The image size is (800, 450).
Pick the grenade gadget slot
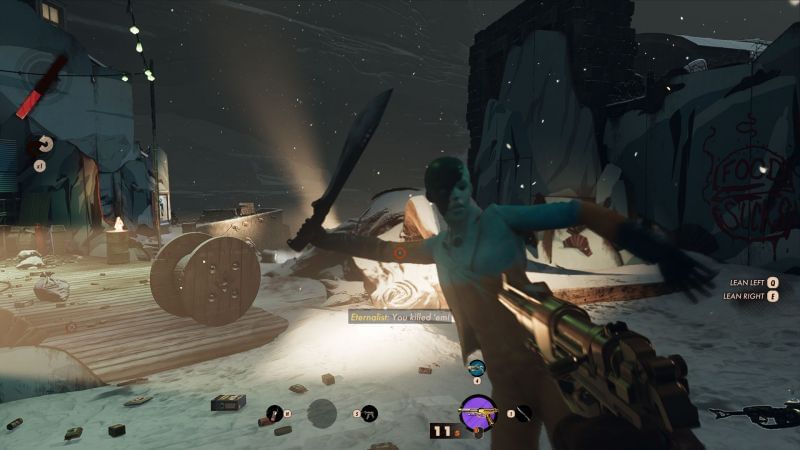tap(275, 412)
